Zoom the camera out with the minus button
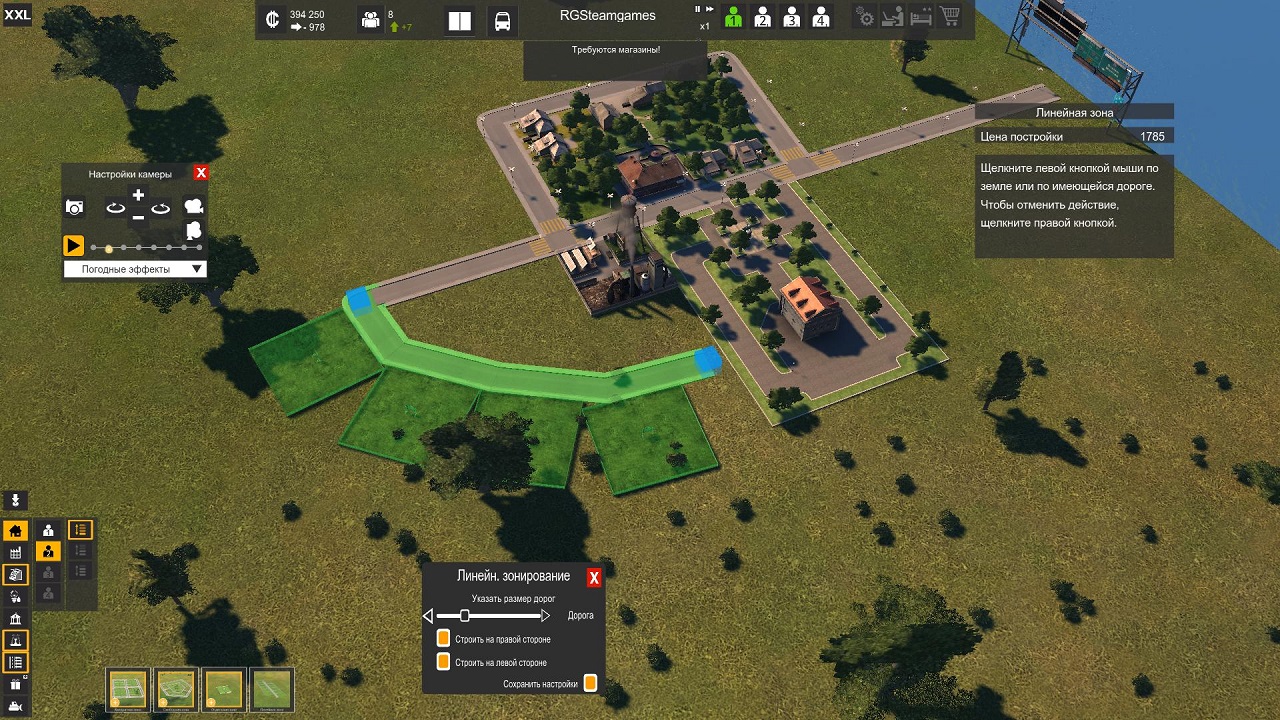The height and width of the screenshot is (720, 1280). pyautogui.click(x=138, y=216)
